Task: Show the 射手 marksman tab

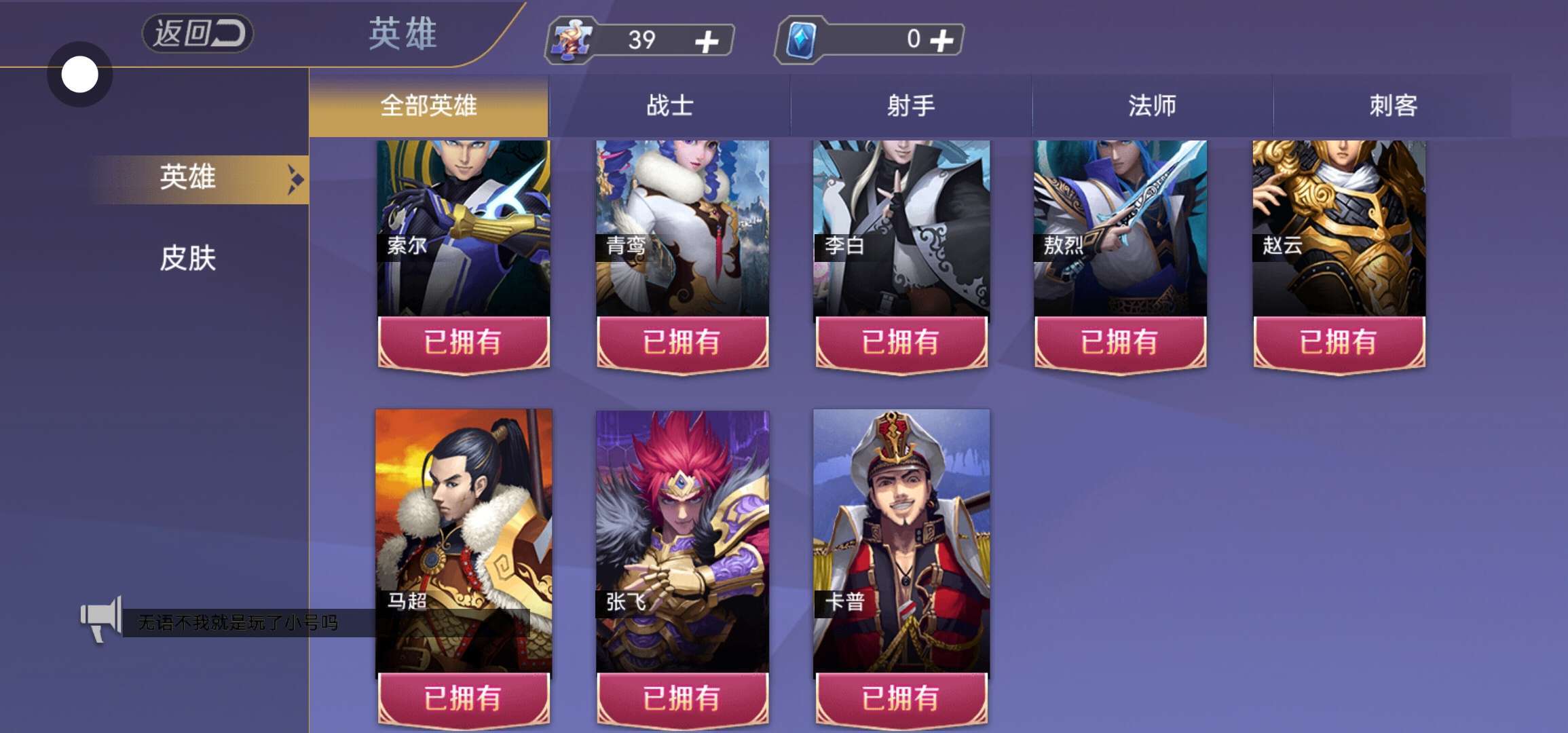Action: pyautogui.click(x=911, y=106)
